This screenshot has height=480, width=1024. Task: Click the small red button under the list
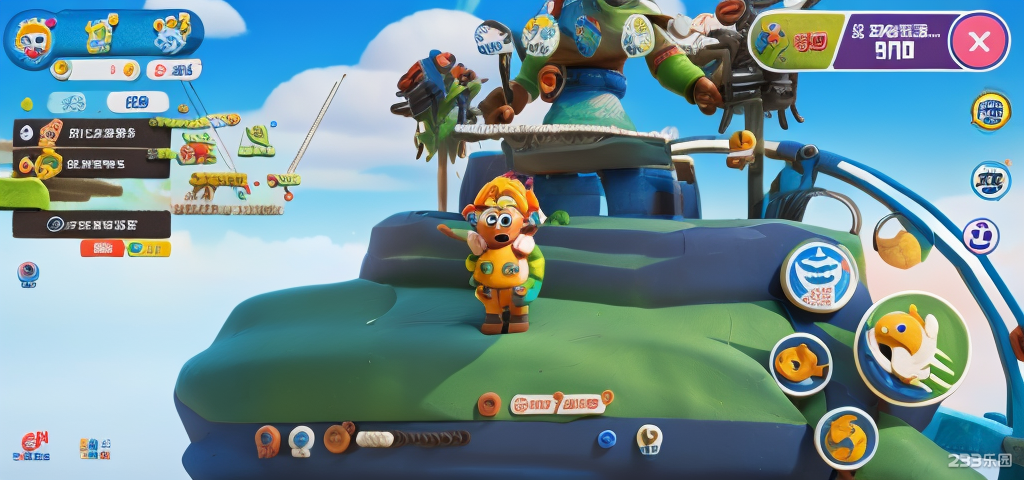point(102,248)
